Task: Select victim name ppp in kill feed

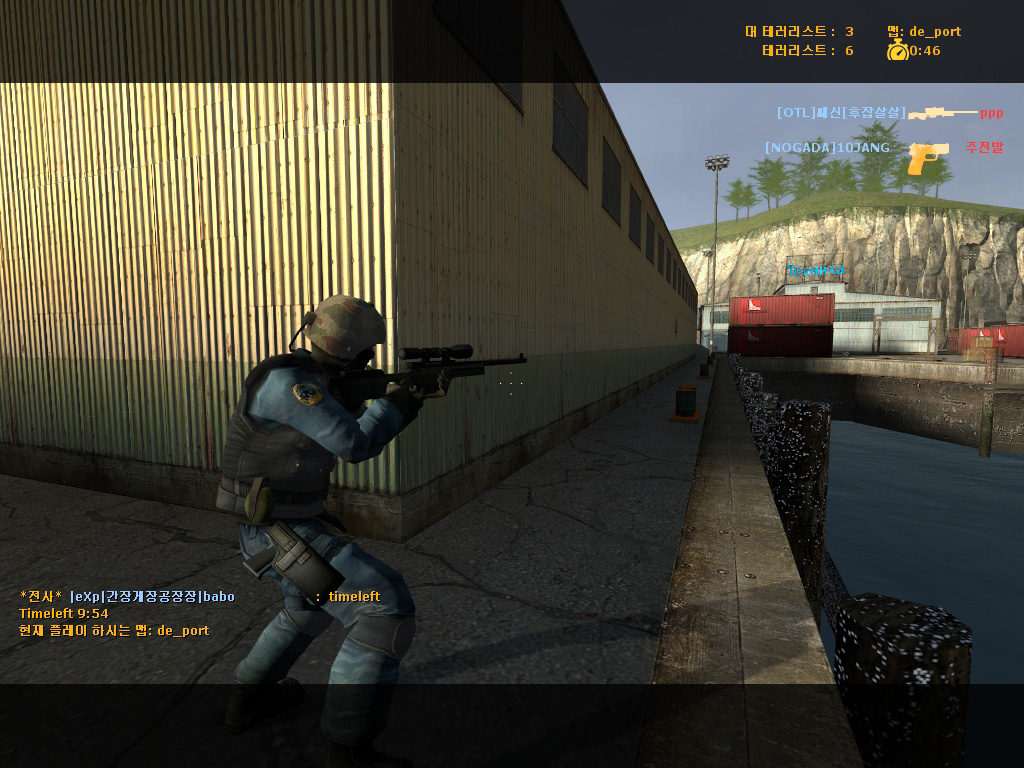Action: tap(991, 113)
